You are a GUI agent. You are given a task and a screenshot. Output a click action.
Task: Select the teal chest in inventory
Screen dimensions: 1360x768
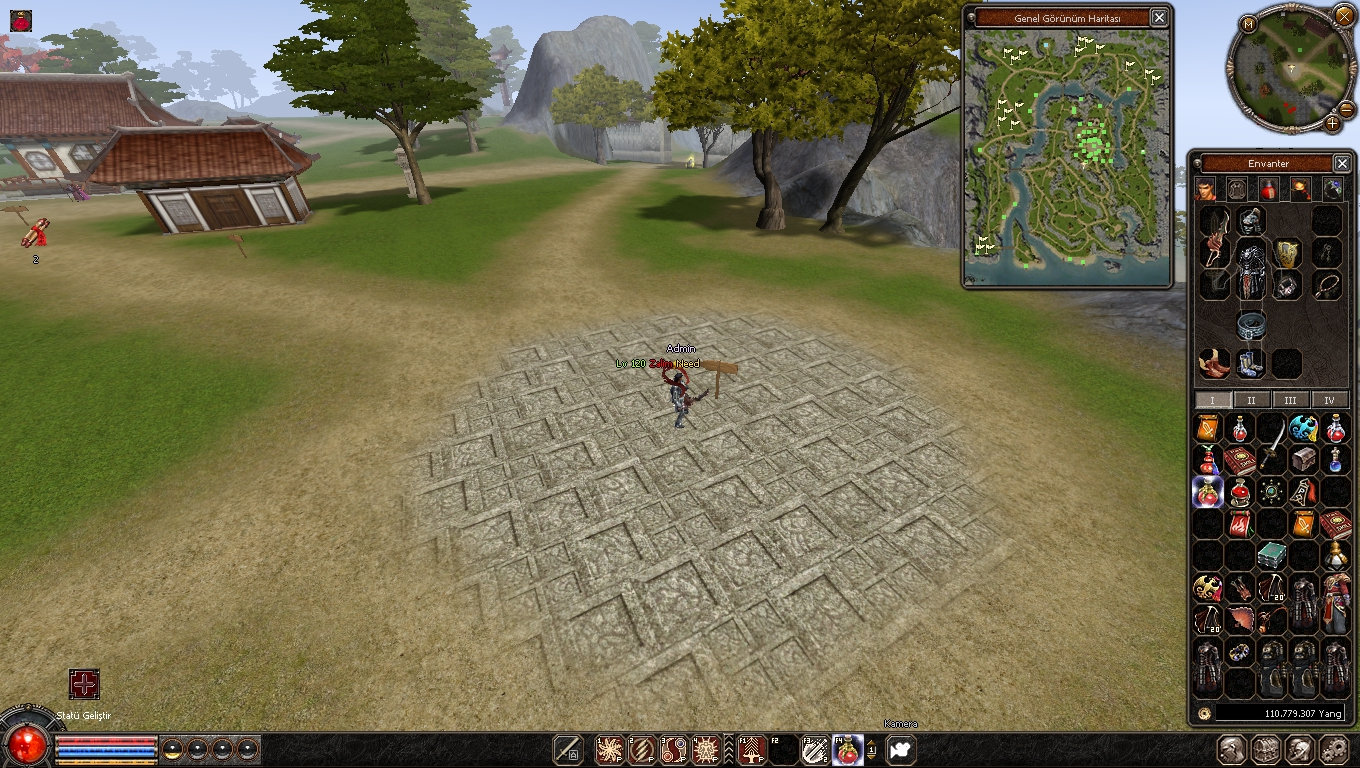1271,555
